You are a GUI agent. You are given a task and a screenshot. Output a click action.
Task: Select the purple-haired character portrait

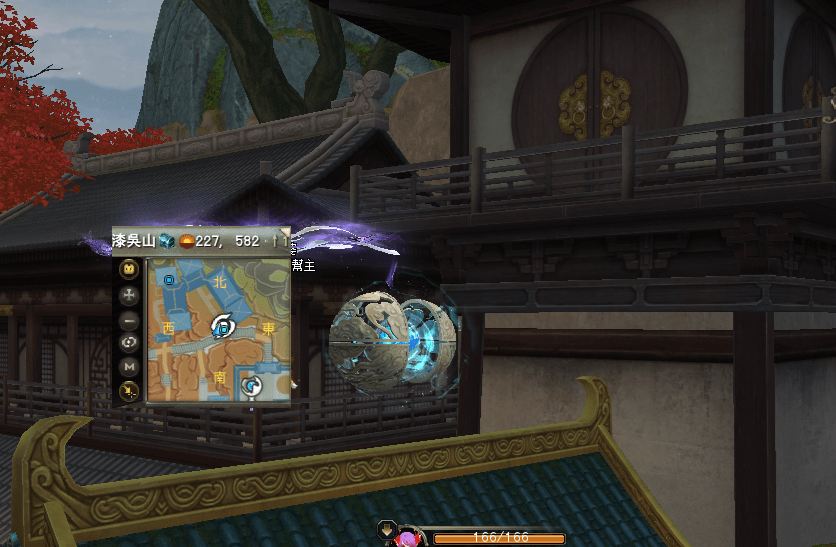click(x=407, y=537)
